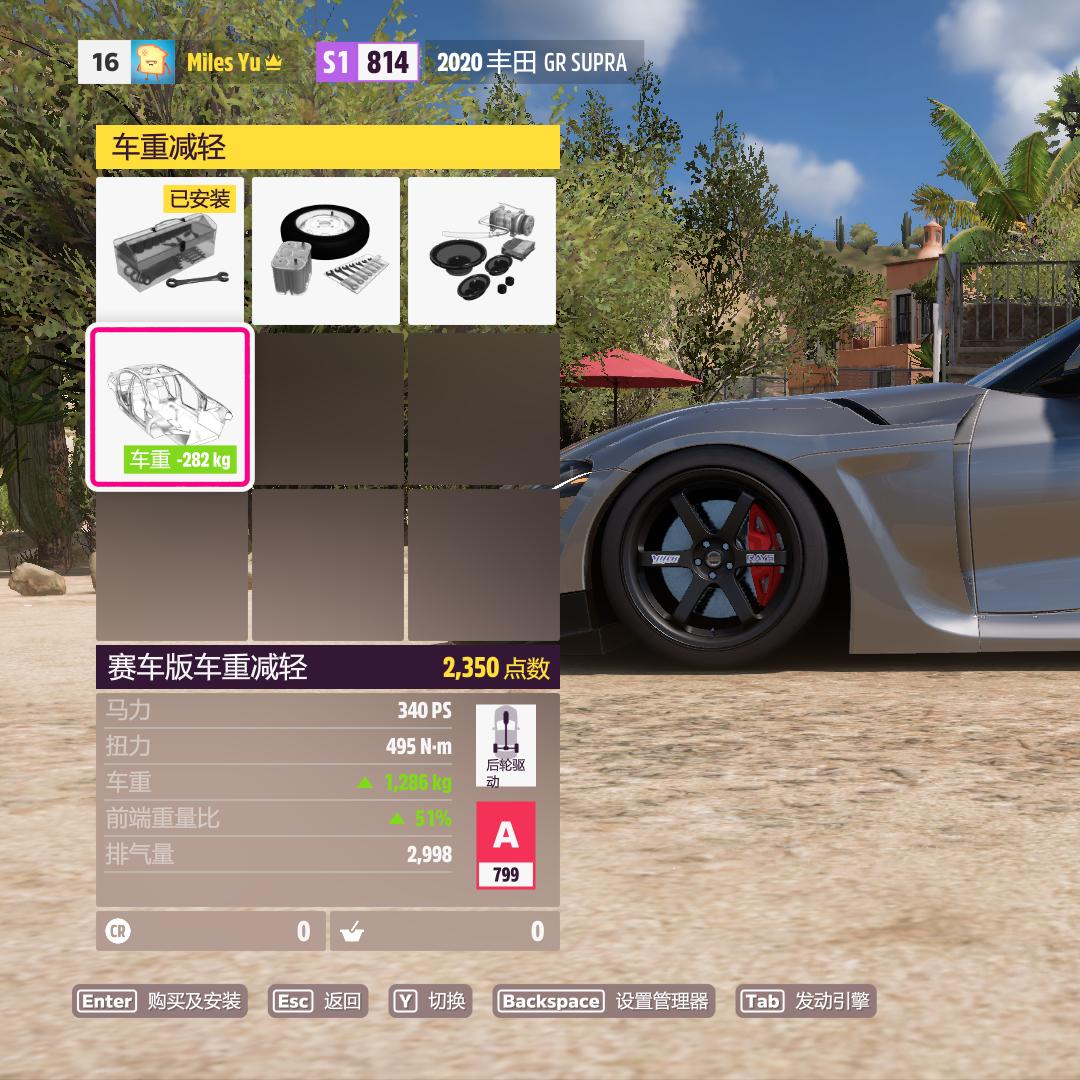Start the engine with 发动引擎
This screenshot has height=1080, width=1080.
806,1001
